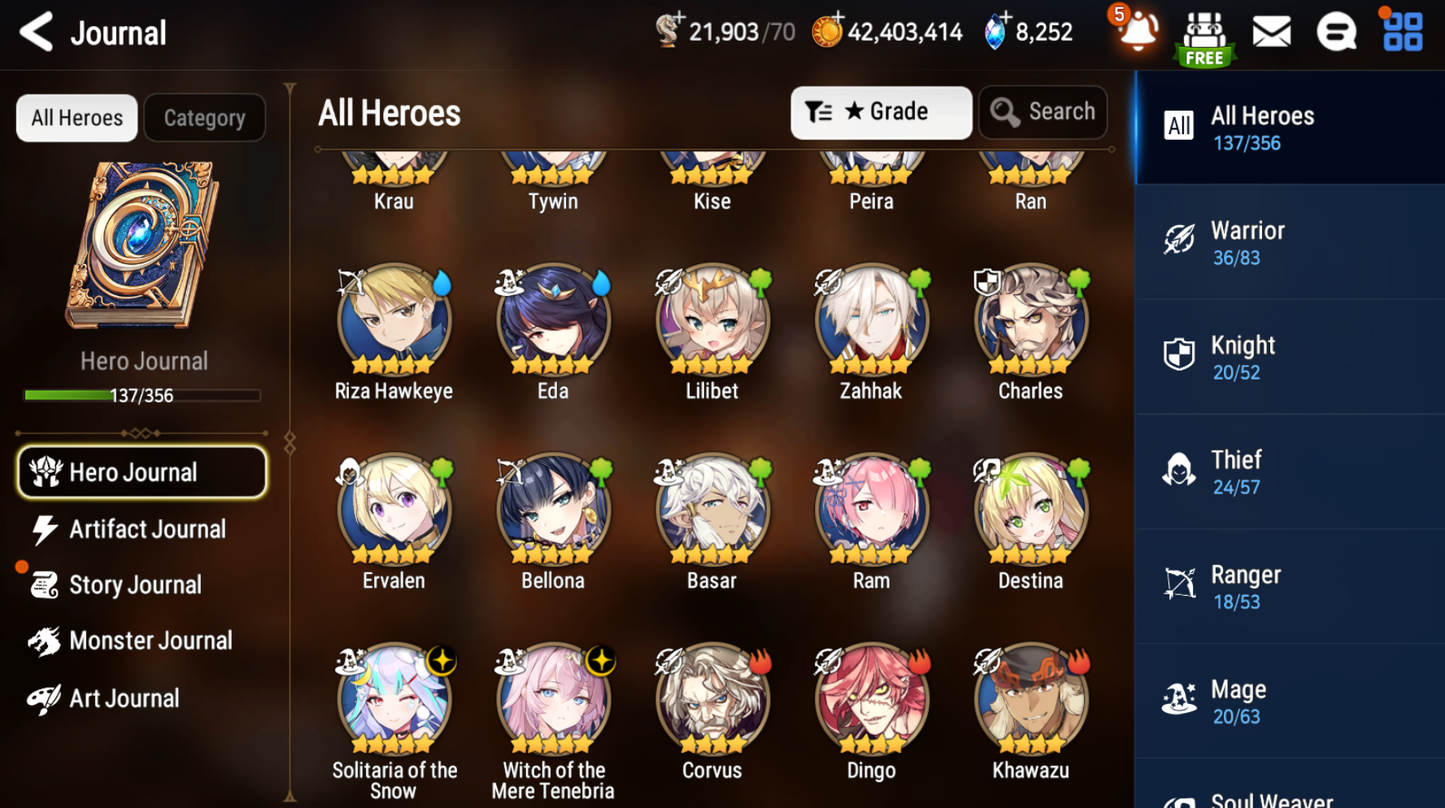Open the Art Journal

pyautogui.click(x=122, y=698)
